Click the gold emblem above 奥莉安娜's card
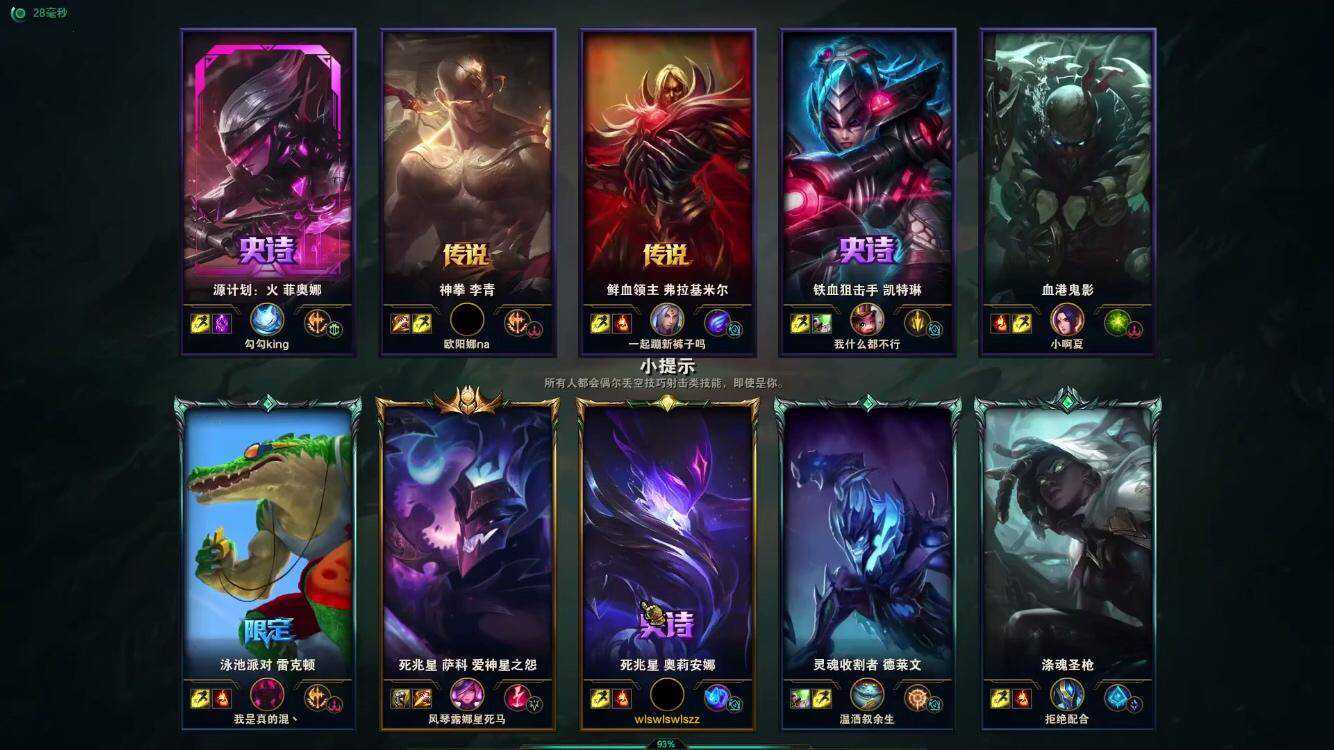This screenshot has width=1334, height=750. pyautogui.click(x=666, y=398)
